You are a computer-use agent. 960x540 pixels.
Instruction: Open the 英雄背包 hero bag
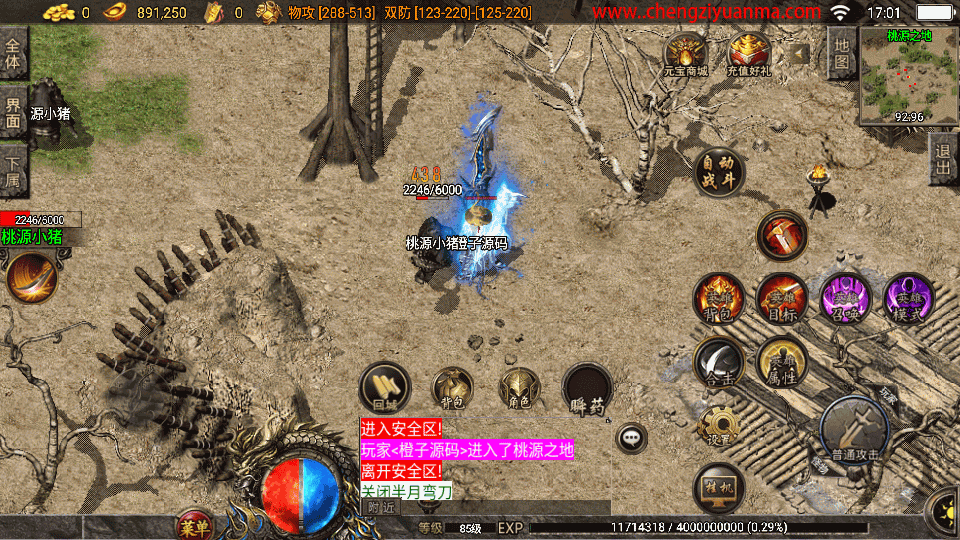718,298
